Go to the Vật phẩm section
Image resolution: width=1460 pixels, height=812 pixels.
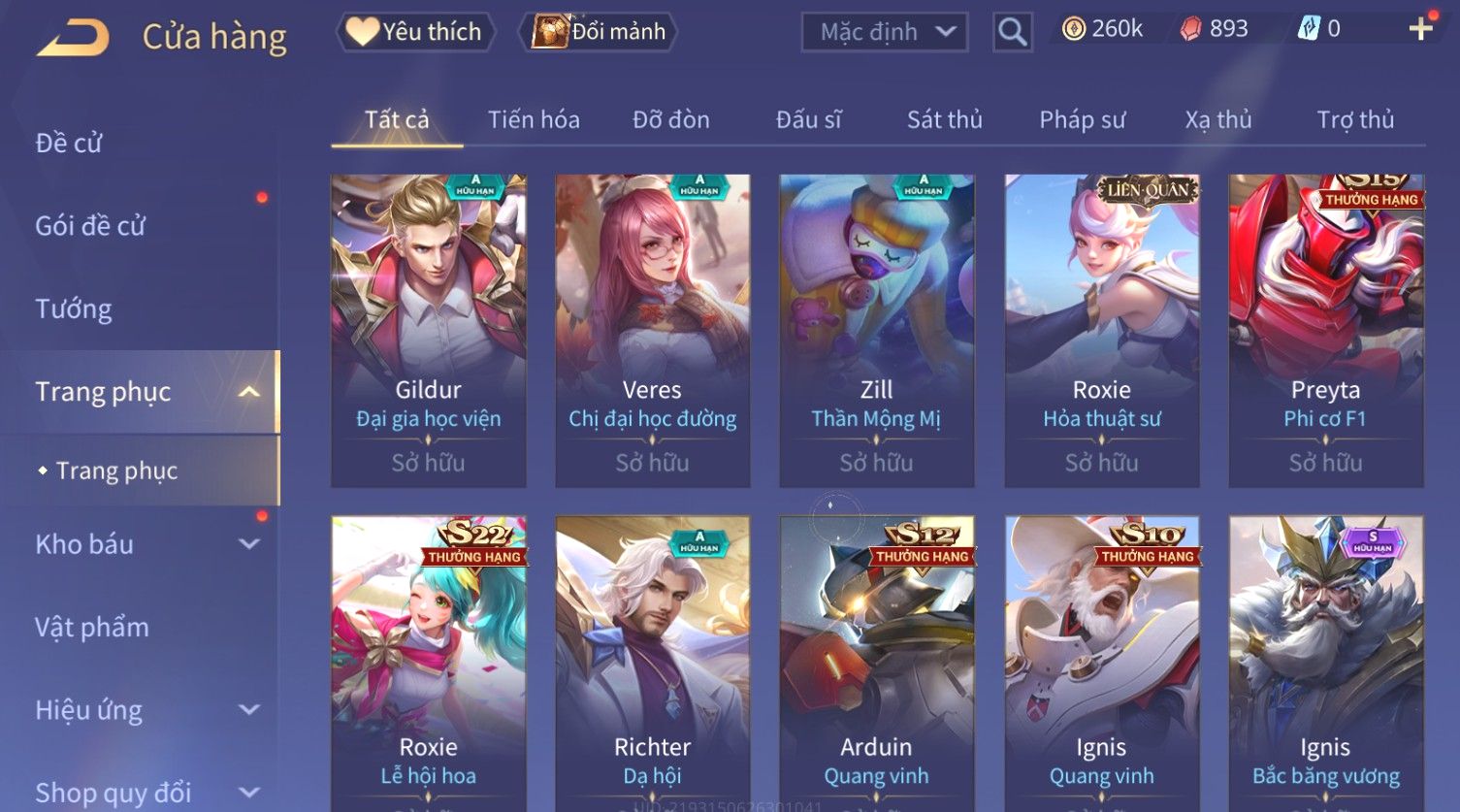pos(92,628)
